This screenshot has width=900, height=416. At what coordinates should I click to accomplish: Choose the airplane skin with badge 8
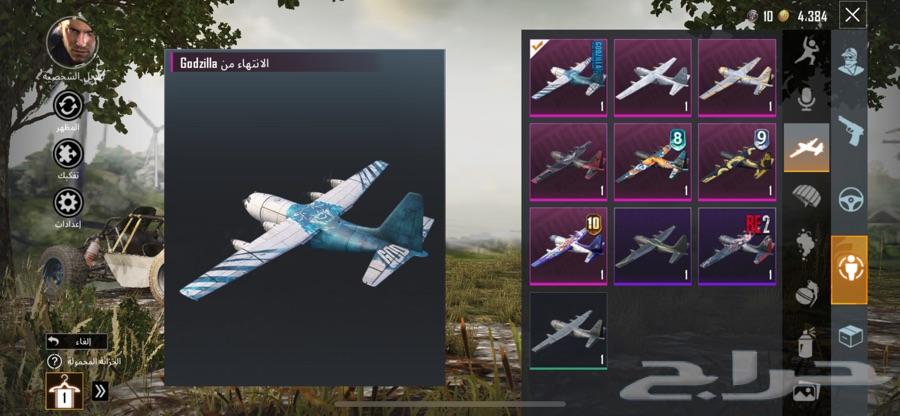[652, 161]
